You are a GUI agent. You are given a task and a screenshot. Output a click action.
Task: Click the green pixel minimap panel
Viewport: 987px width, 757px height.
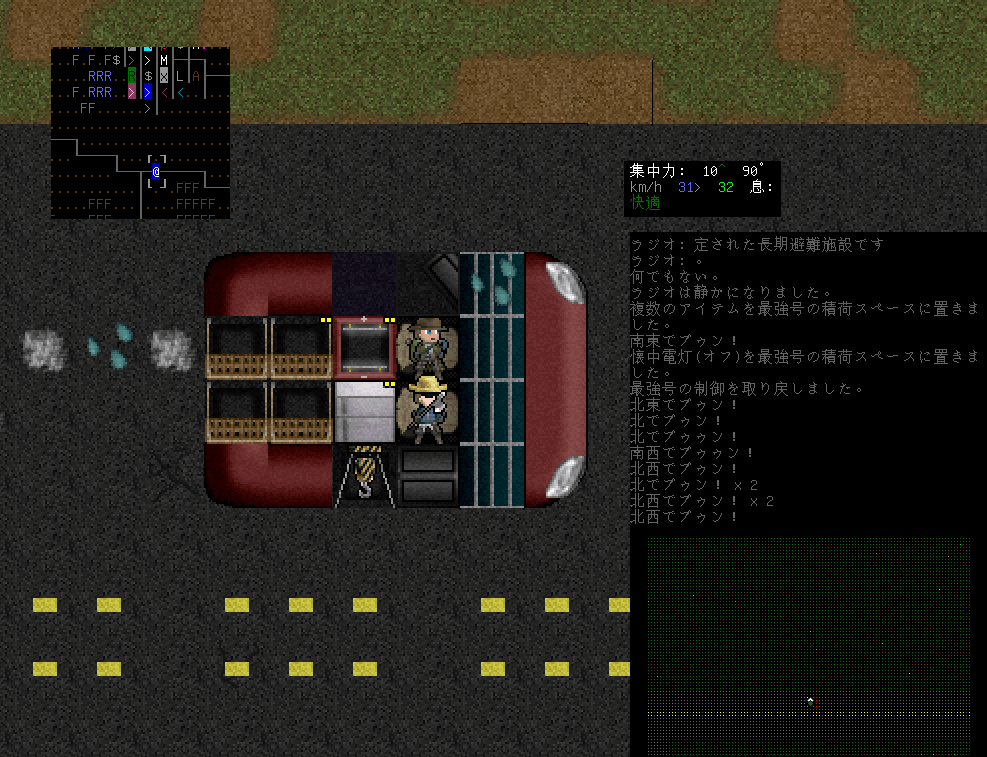click(808, 646)
